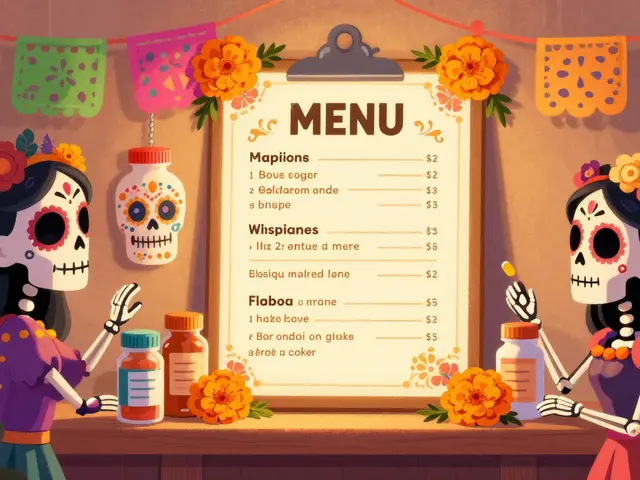This screenshot has height=480, width=640.
Task: Select the Blosiqu malred lene entry
Action: (x=298, y=273)
